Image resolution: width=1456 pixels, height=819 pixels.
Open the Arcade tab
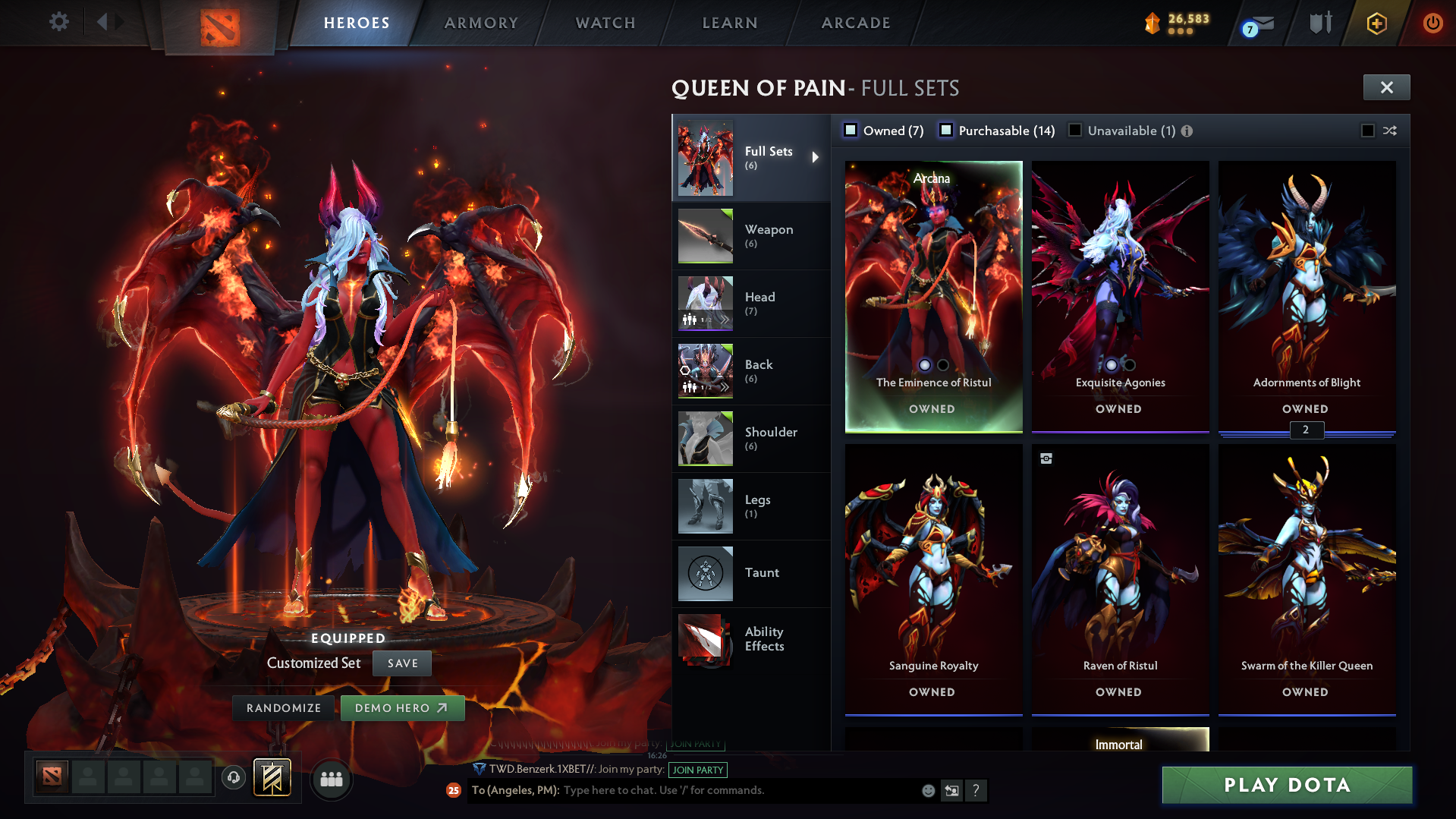pyautogui.click(x=856, y=23)
